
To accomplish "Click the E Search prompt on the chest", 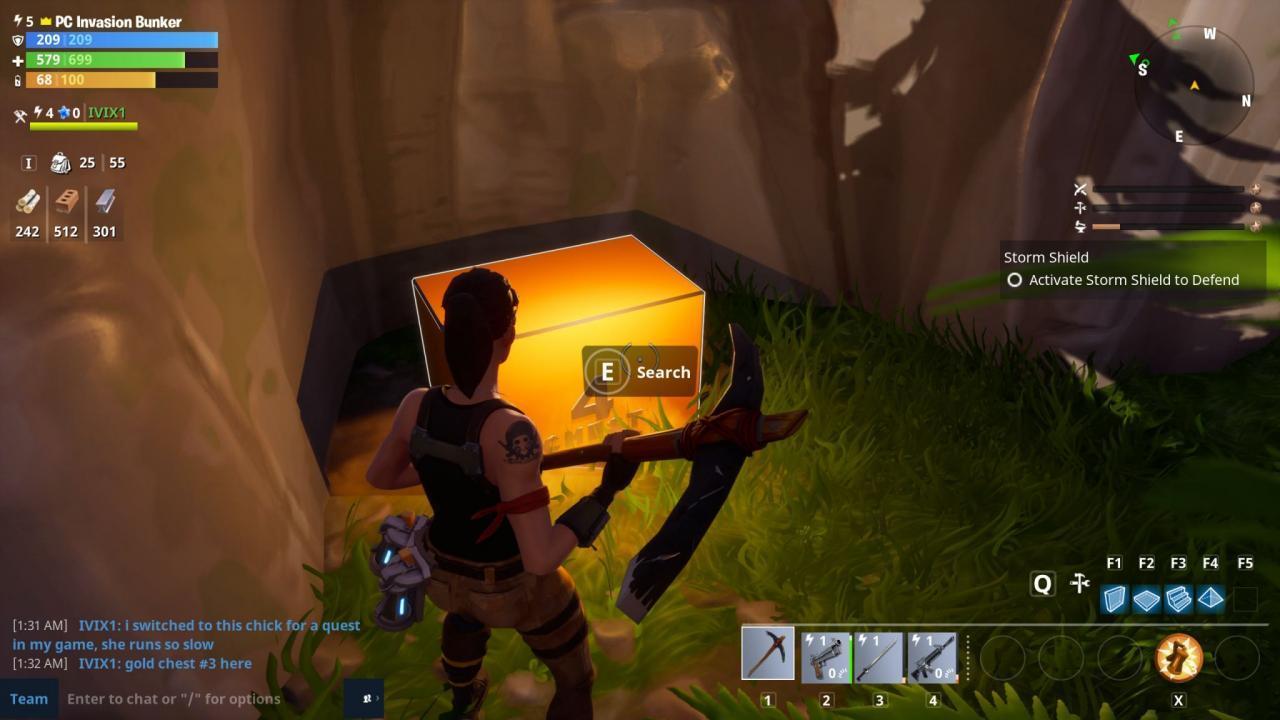I will (x=638, y=371).
